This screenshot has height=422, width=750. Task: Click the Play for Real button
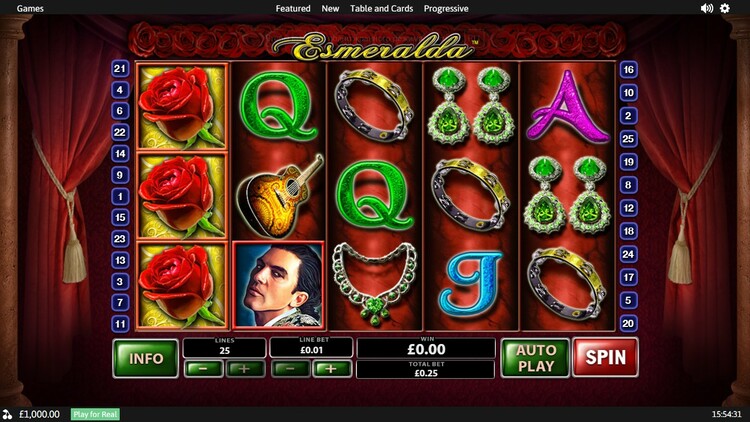(x=95, y=414)
